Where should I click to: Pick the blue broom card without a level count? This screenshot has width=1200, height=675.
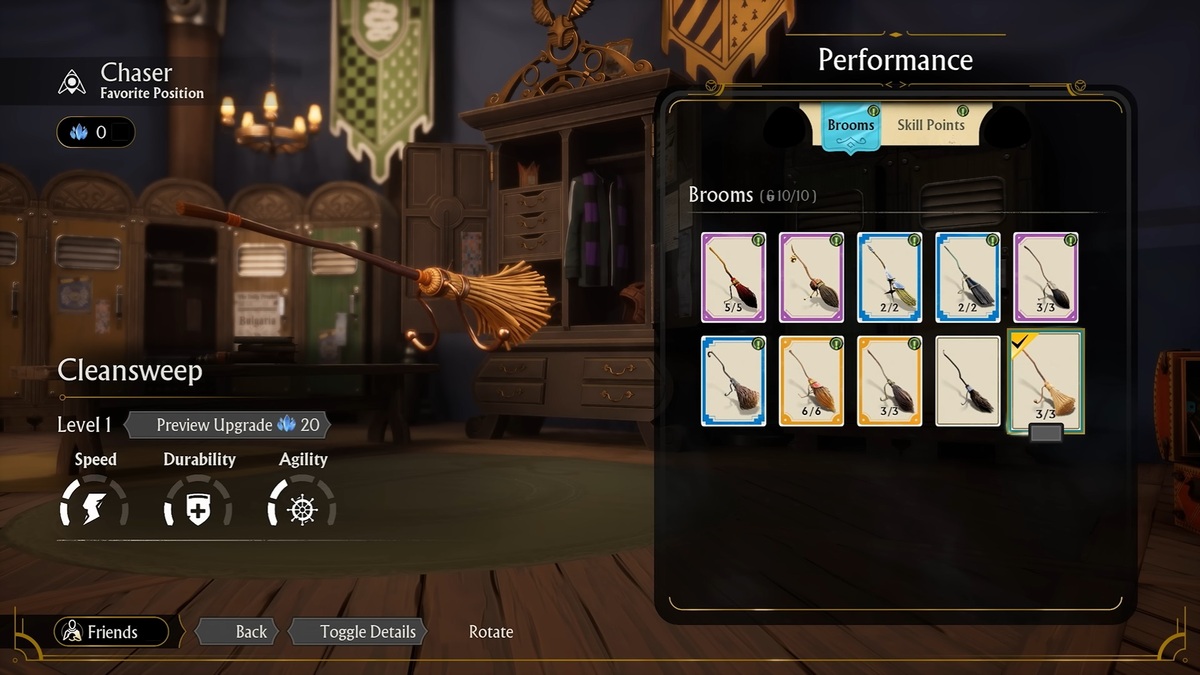click(x=733, y=381)
